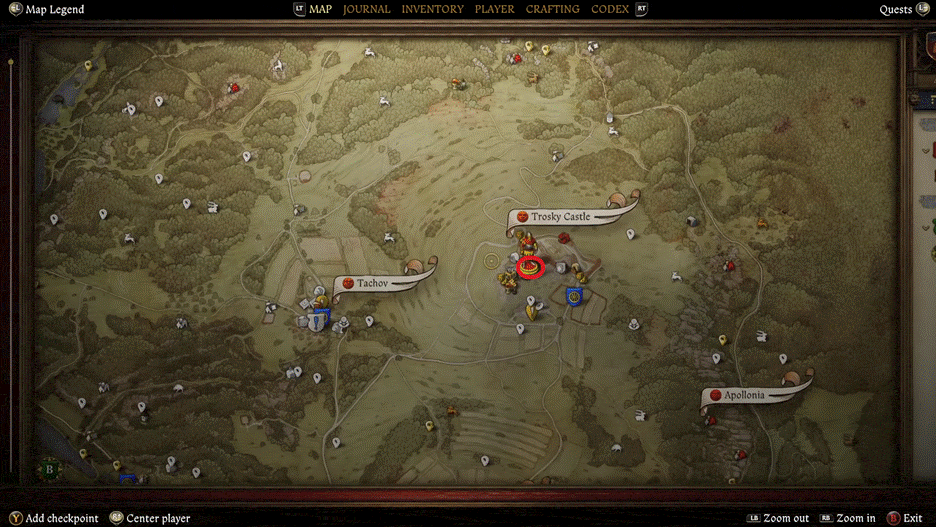Show the Codex tab
Viewport: 936px width, 527px height.
click(610, 9)
